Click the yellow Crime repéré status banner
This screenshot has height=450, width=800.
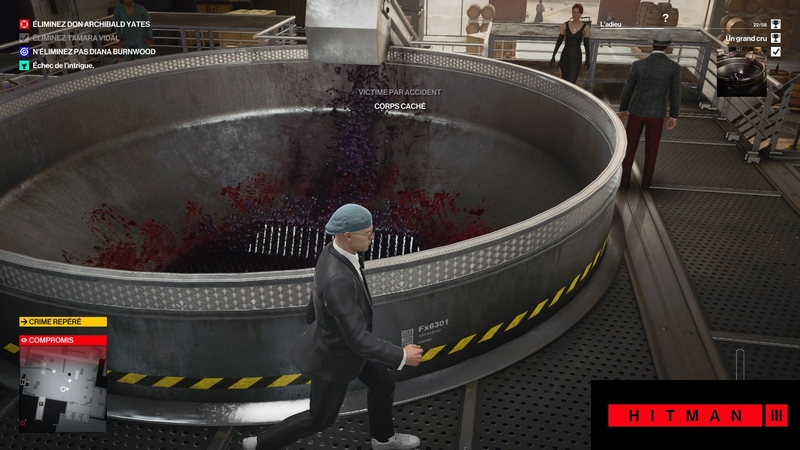coord(62,322)
